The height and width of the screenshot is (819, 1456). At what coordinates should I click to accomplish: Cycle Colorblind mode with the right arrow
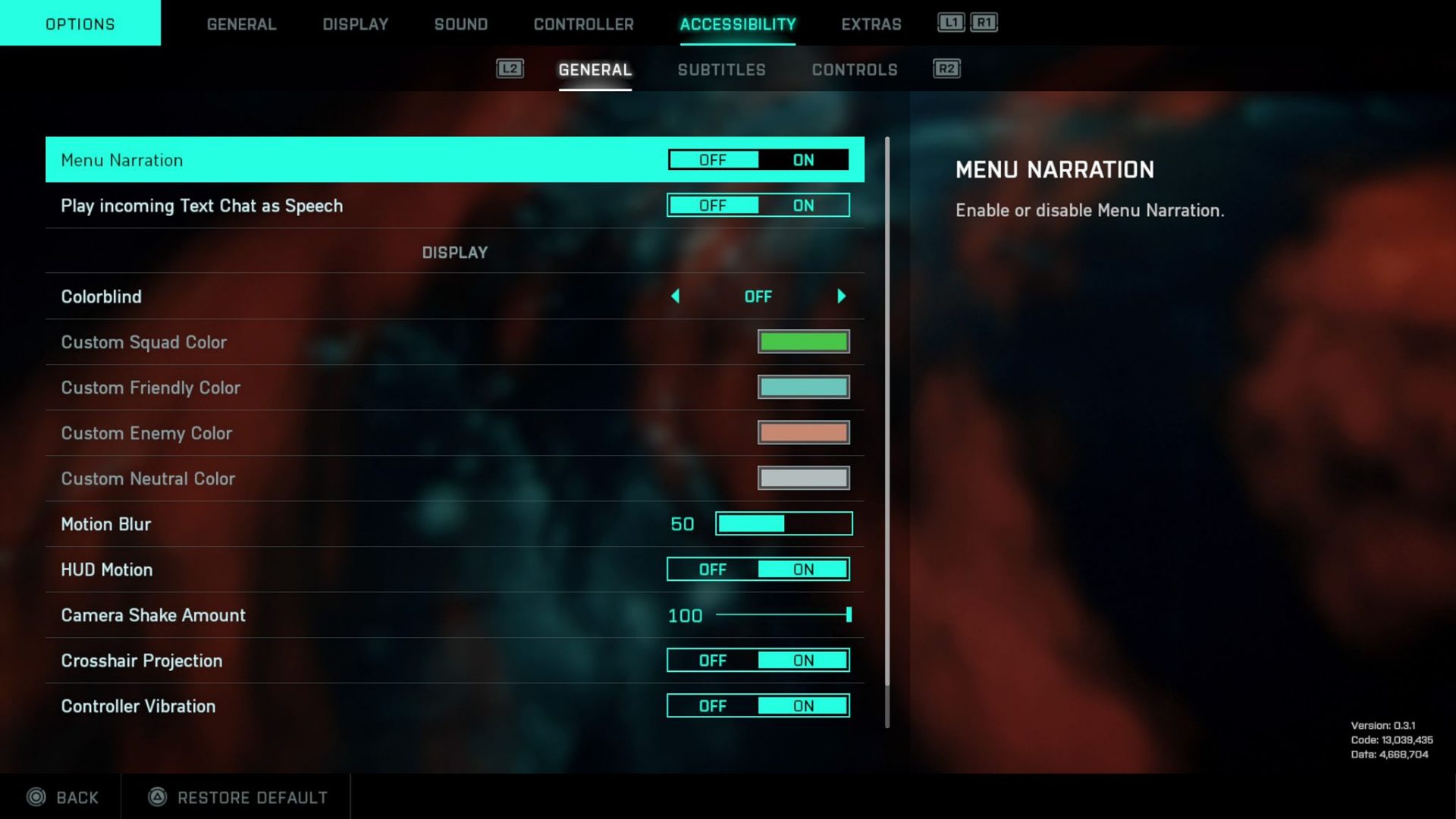point(840,296)
